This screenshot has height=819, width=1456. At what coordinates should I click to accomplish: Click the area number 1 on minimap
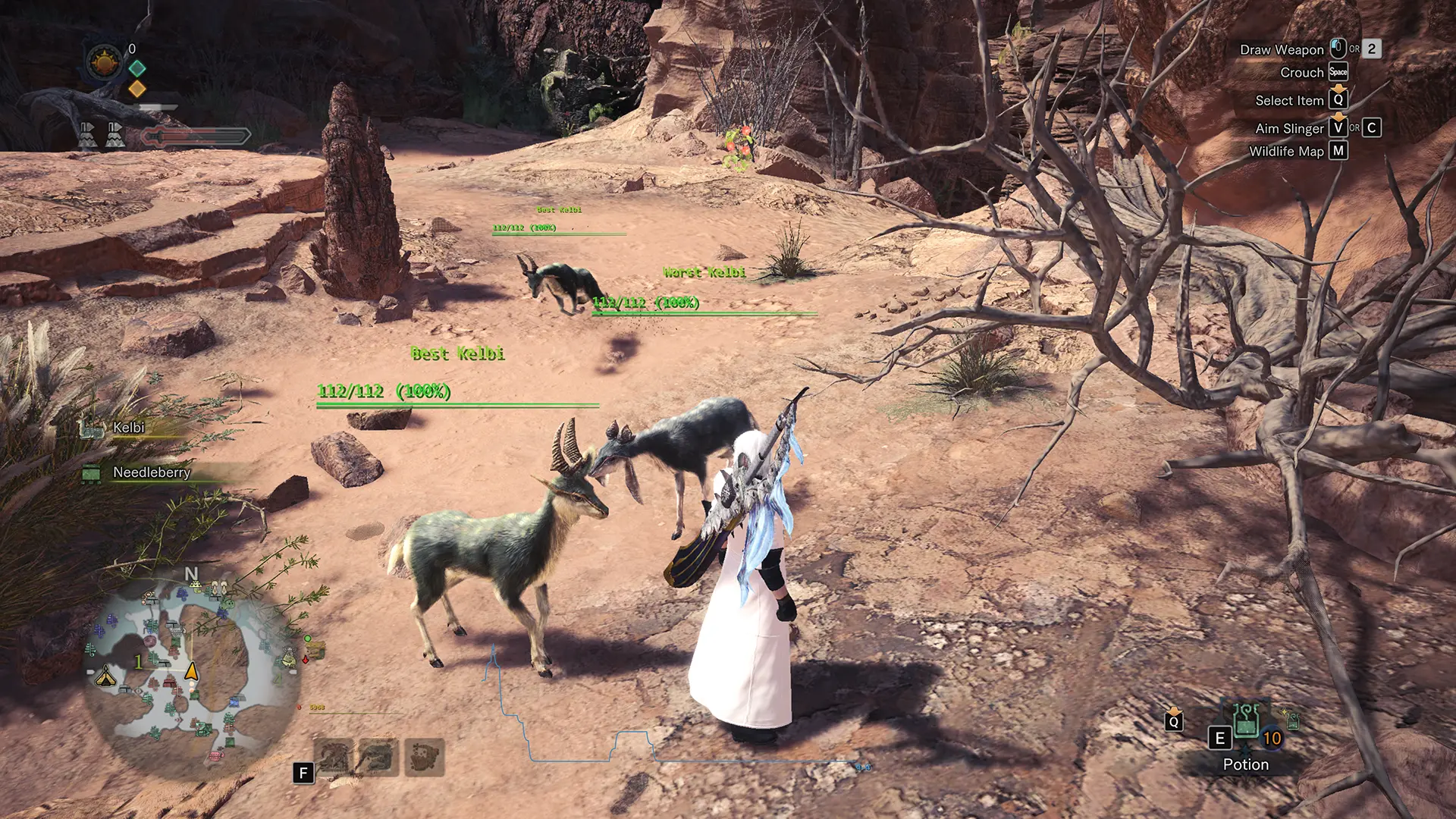[138, 662]
